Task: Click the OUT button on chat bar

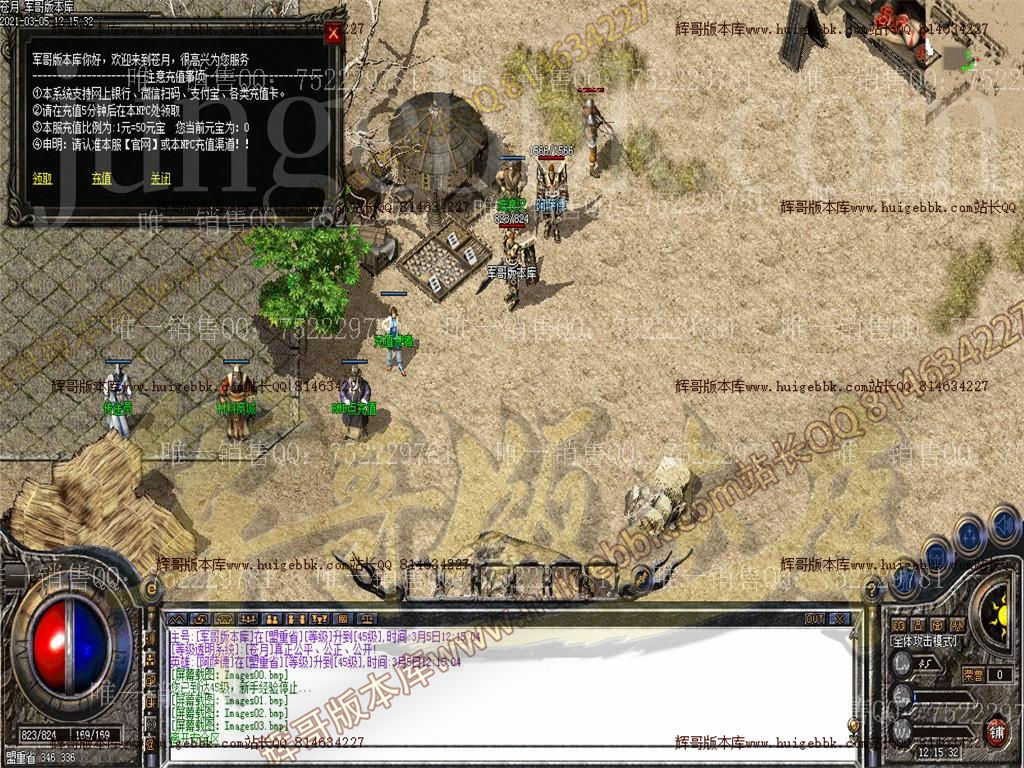Action: tap(815, 619)
